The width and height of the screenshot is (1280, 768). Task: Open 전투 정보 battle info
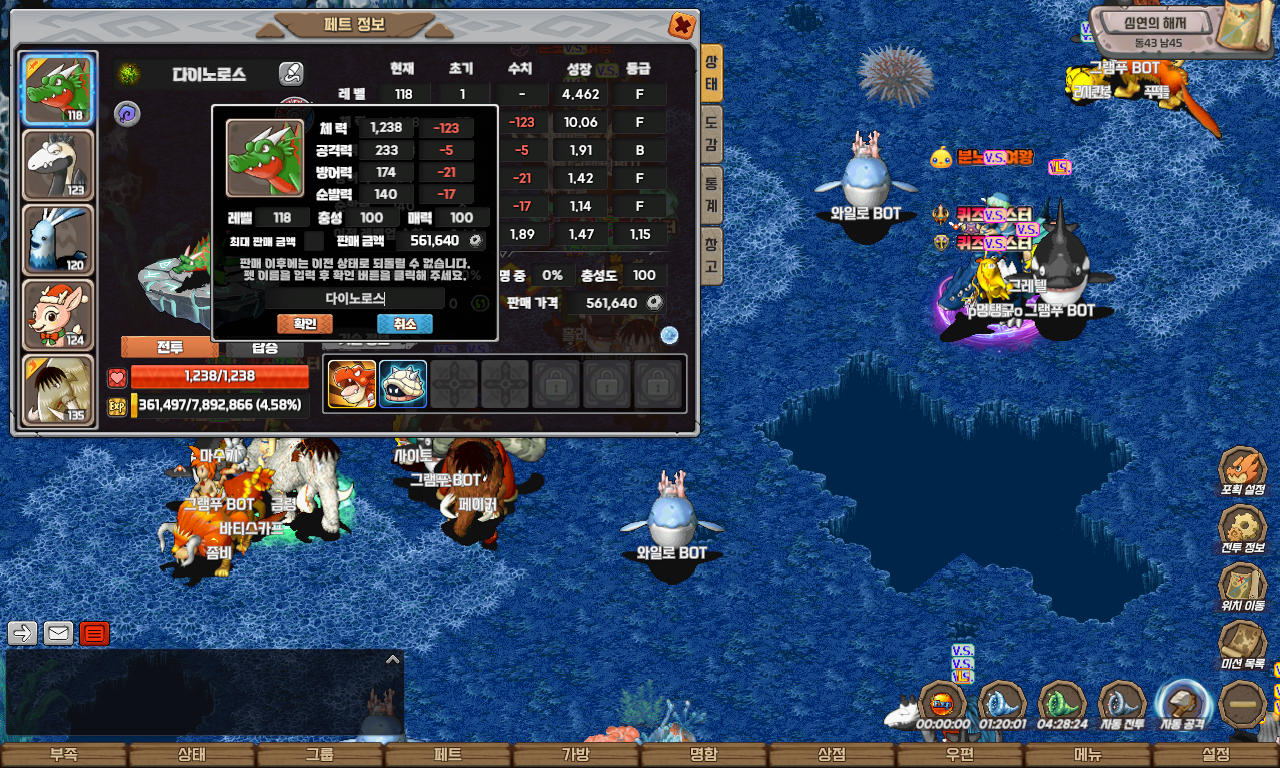(1242, 531)
